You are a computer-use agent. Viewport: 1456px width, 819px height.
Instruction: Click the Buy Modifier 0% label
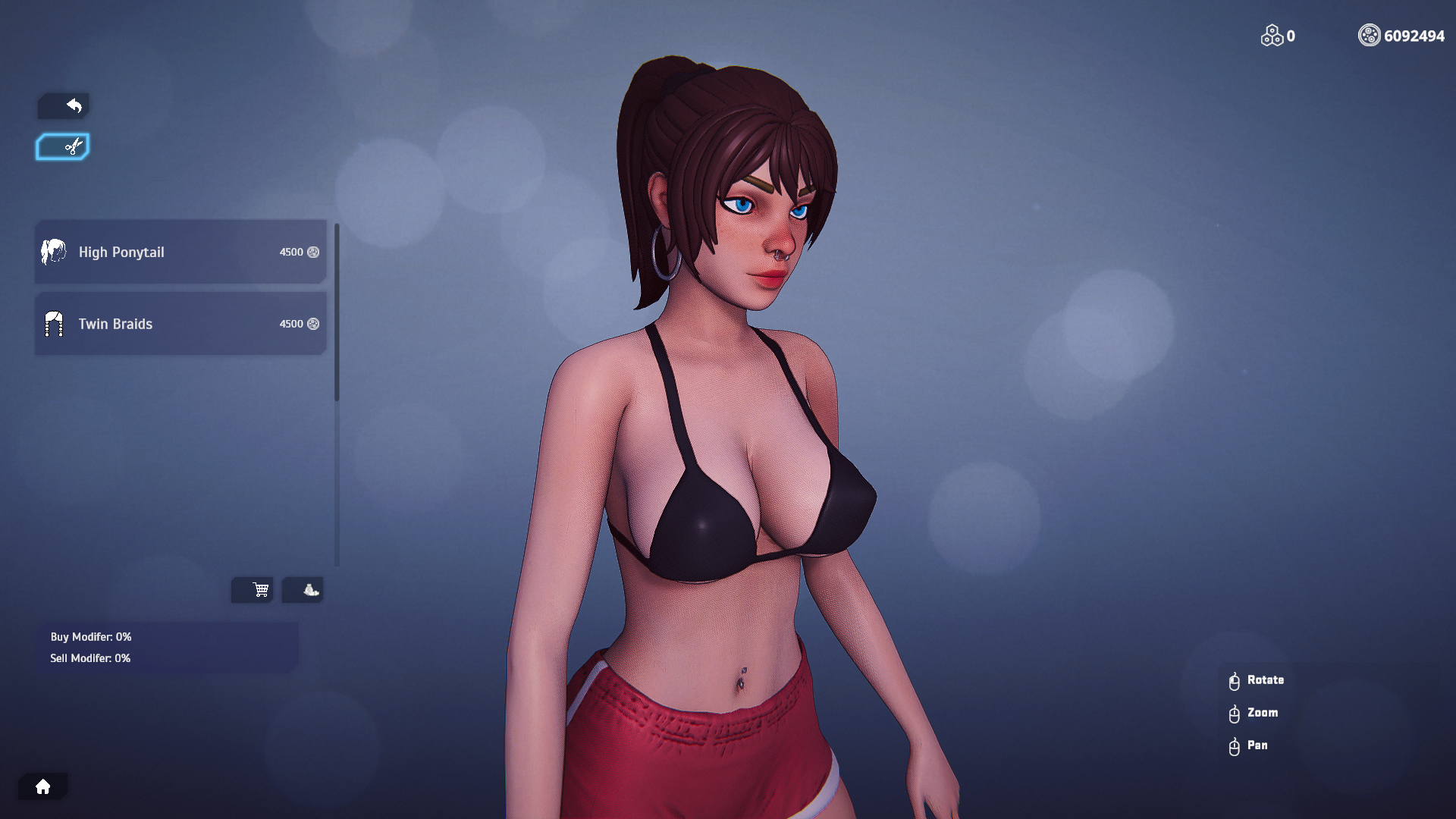(90, 637)
